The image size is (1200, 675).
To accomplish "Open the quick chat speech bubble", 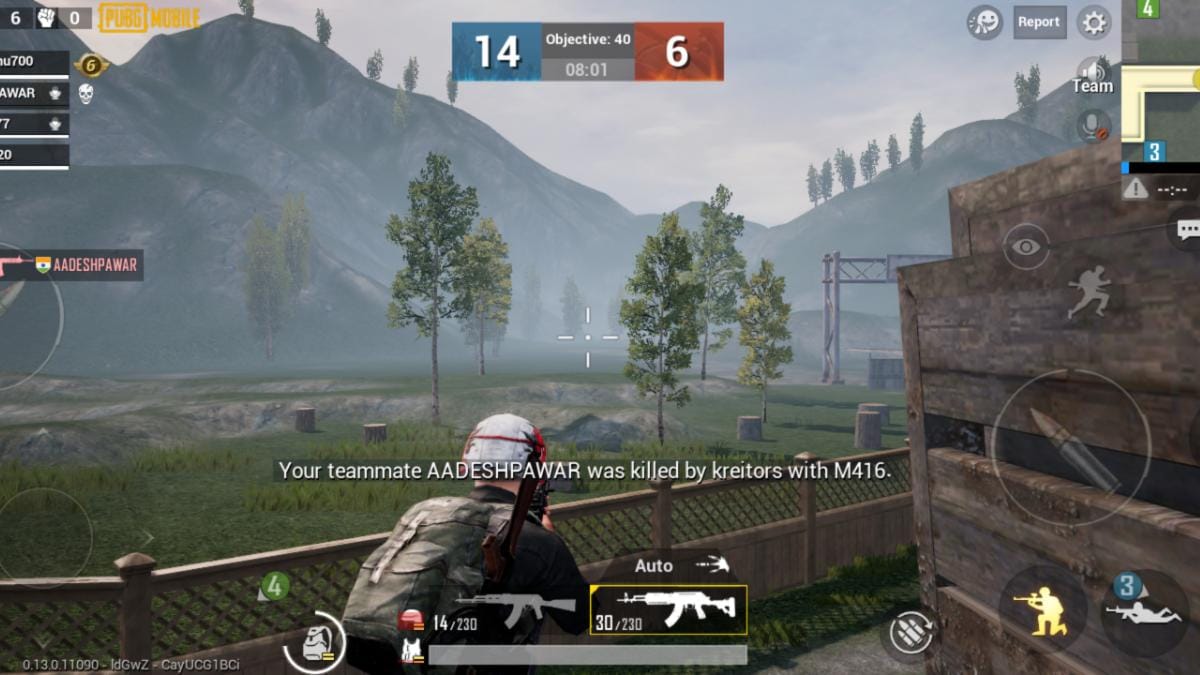I will click(x=1187, y=231).
